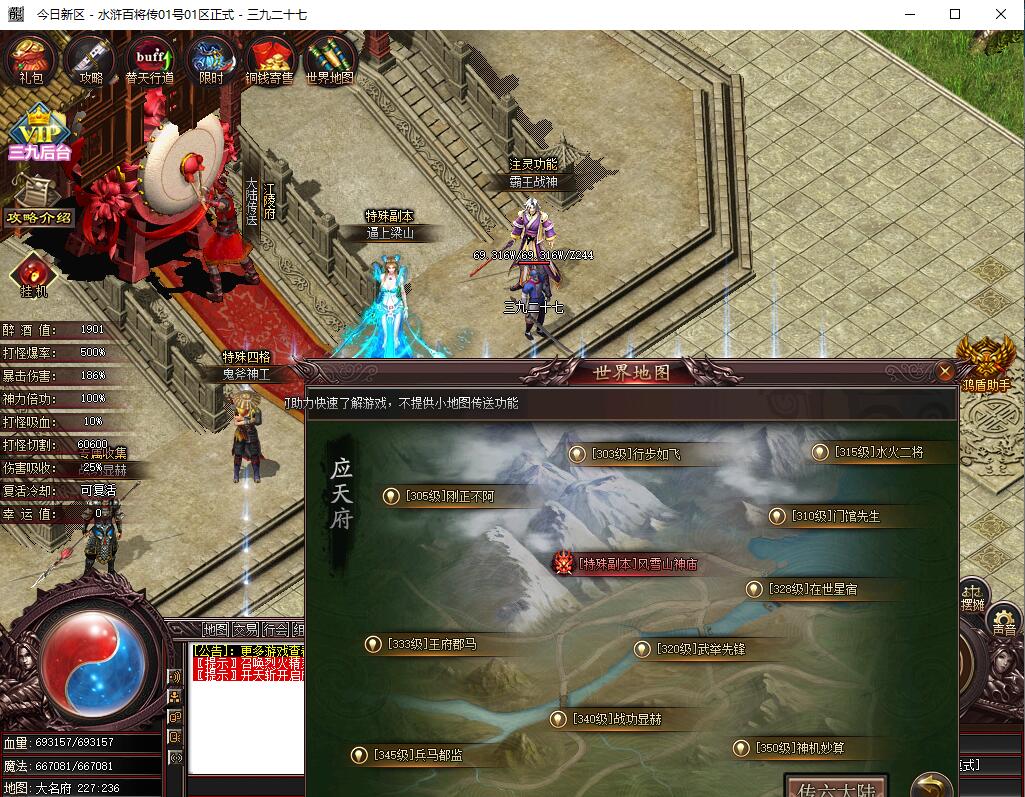
Task: Toggle the 世界地图 world map icon
Action: click(x=329, y=59)
